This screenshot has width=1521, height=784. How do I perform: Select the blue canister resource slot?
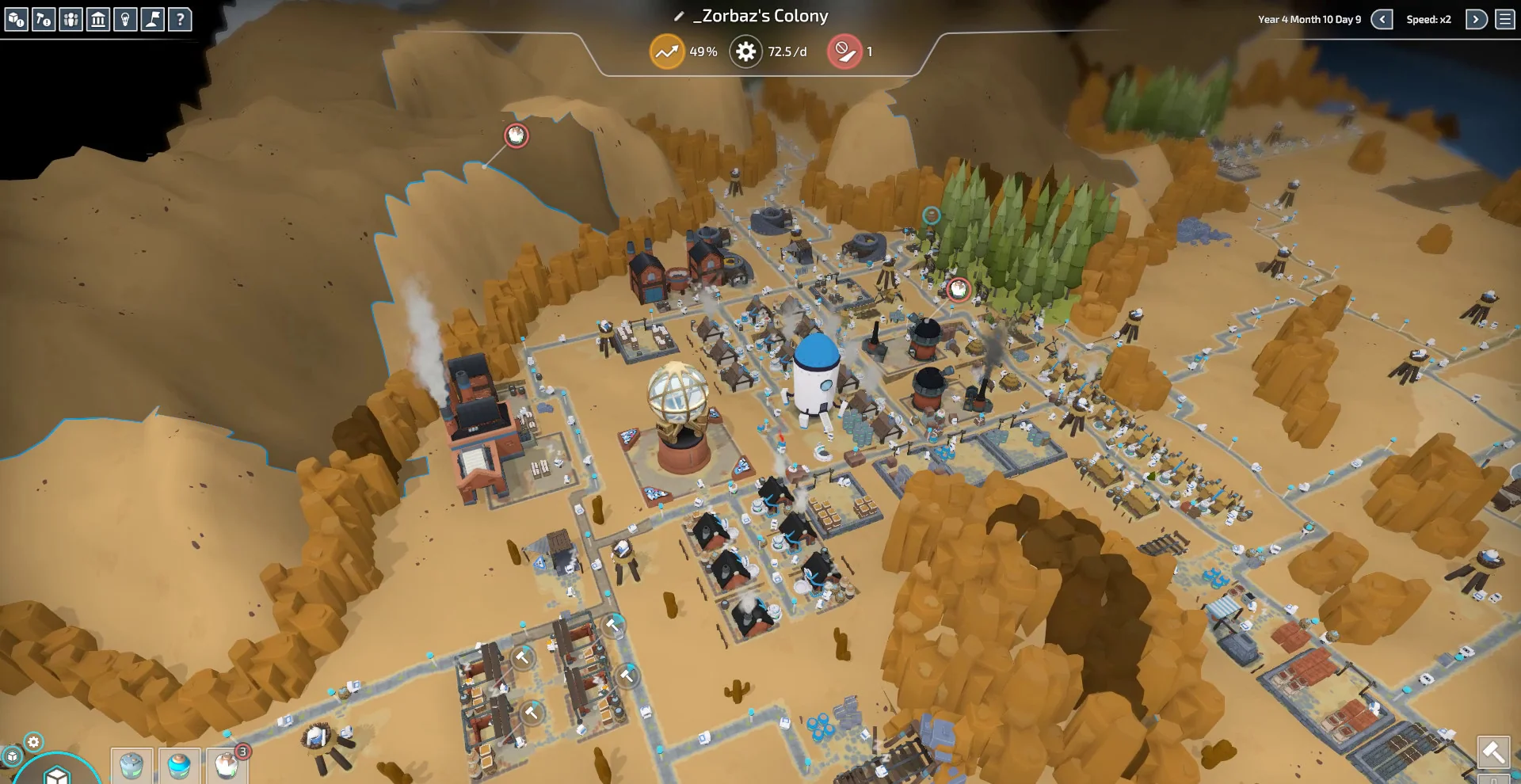click(x=179, y=766)
